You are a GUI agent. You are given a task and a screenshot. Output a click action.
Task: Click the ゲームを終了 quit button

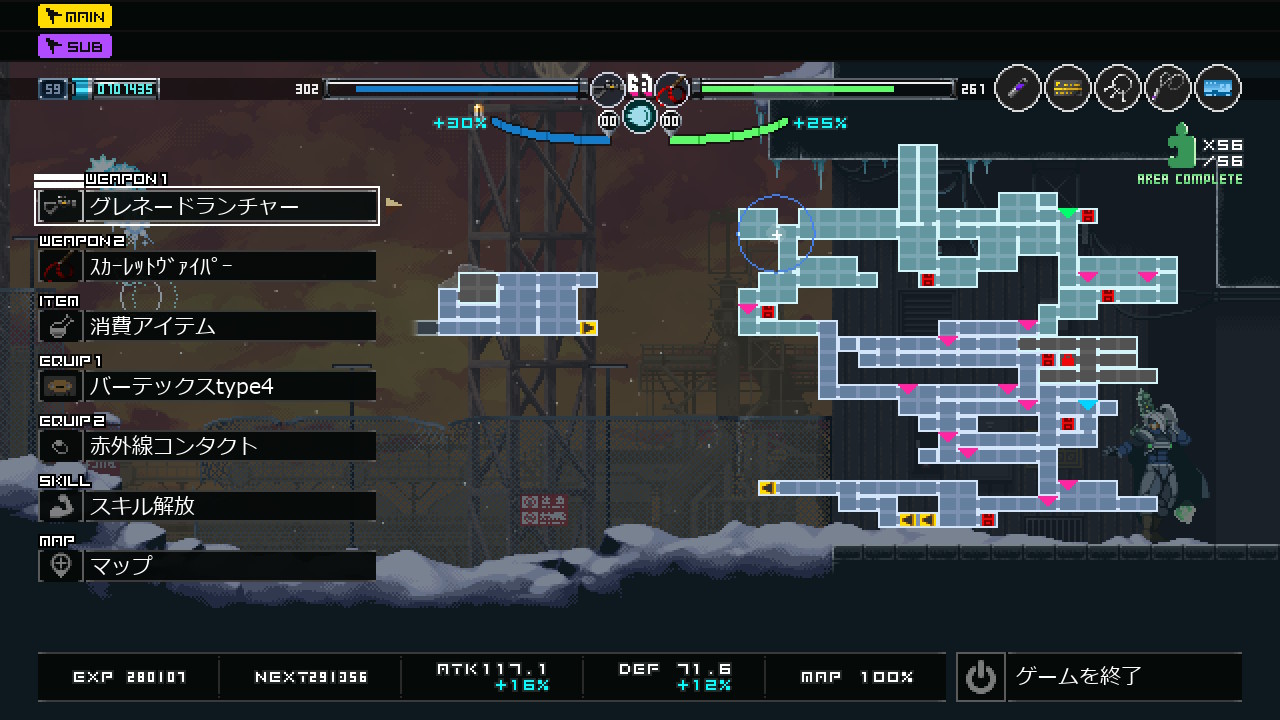click(x=1099, y=677)
